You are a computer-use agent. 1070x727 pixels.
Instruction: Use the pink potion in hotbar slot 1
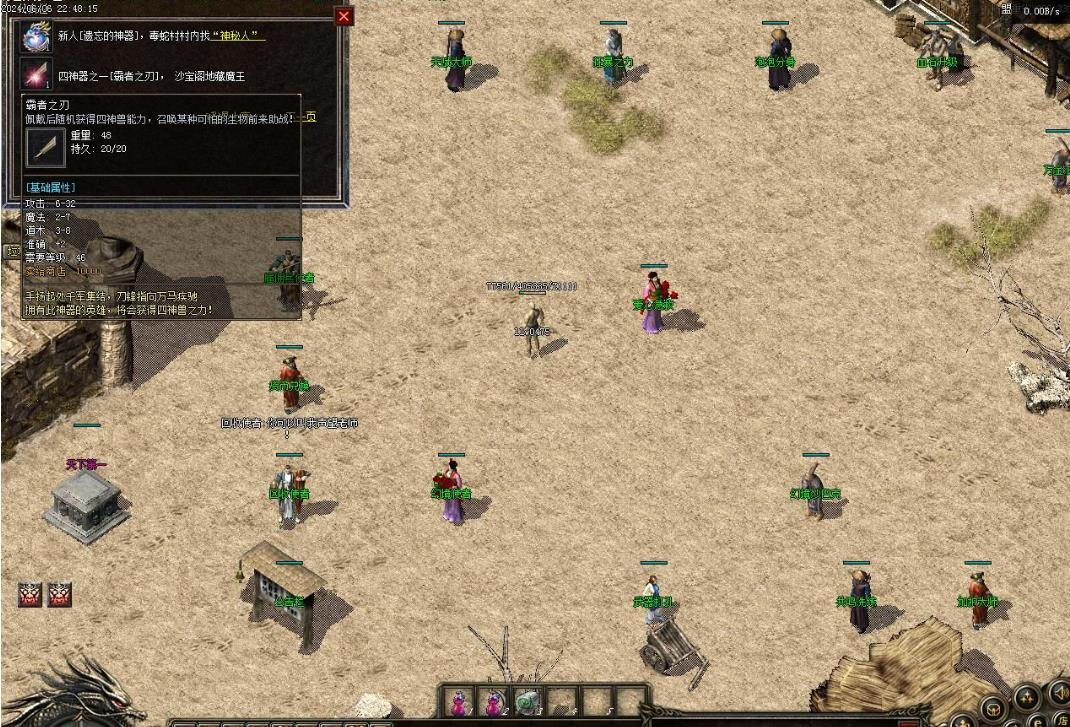pyautogui.click(x=459, y=702)
